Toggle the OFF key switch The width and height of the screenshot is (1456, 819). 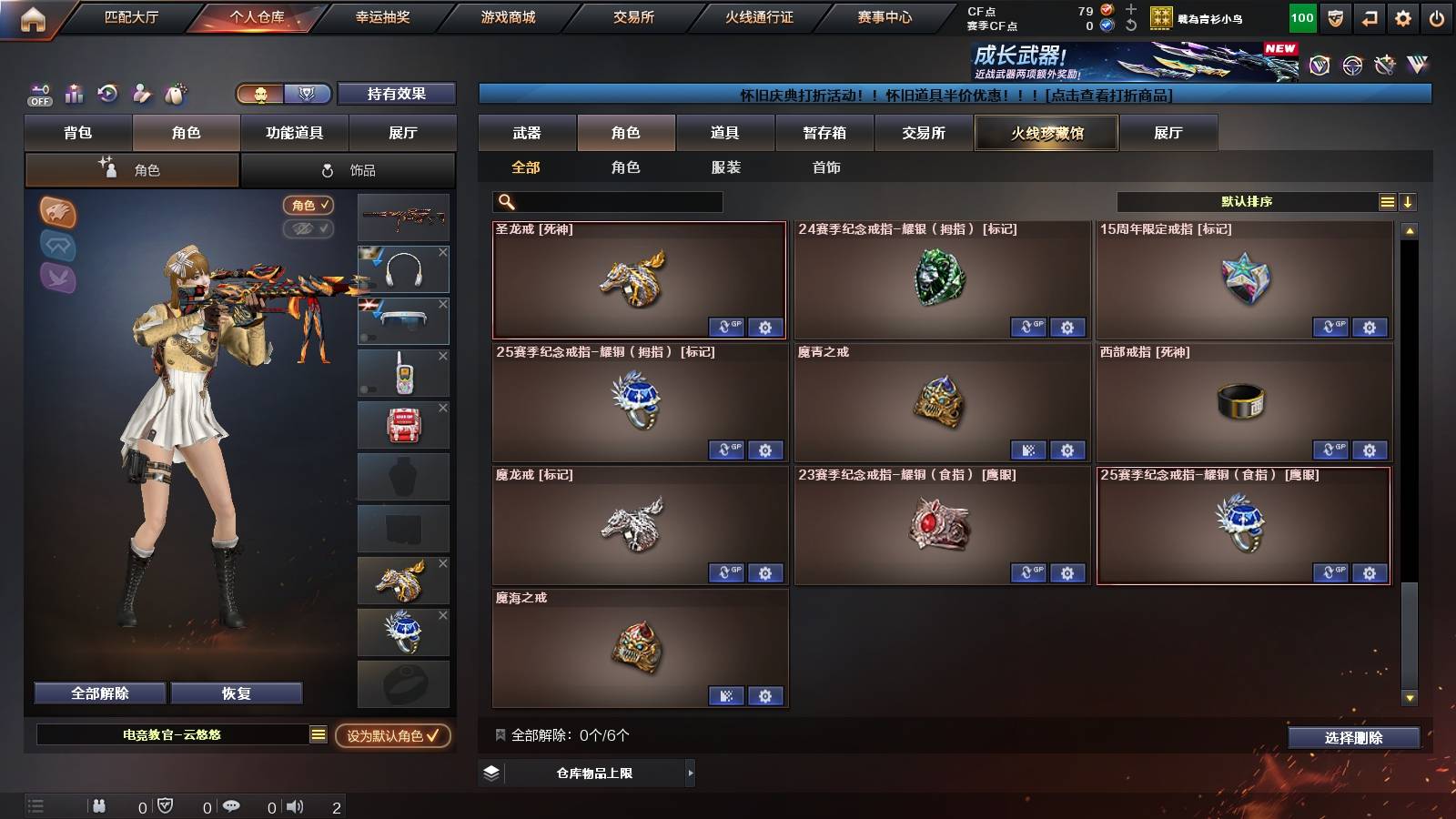[x=38, y=94]
